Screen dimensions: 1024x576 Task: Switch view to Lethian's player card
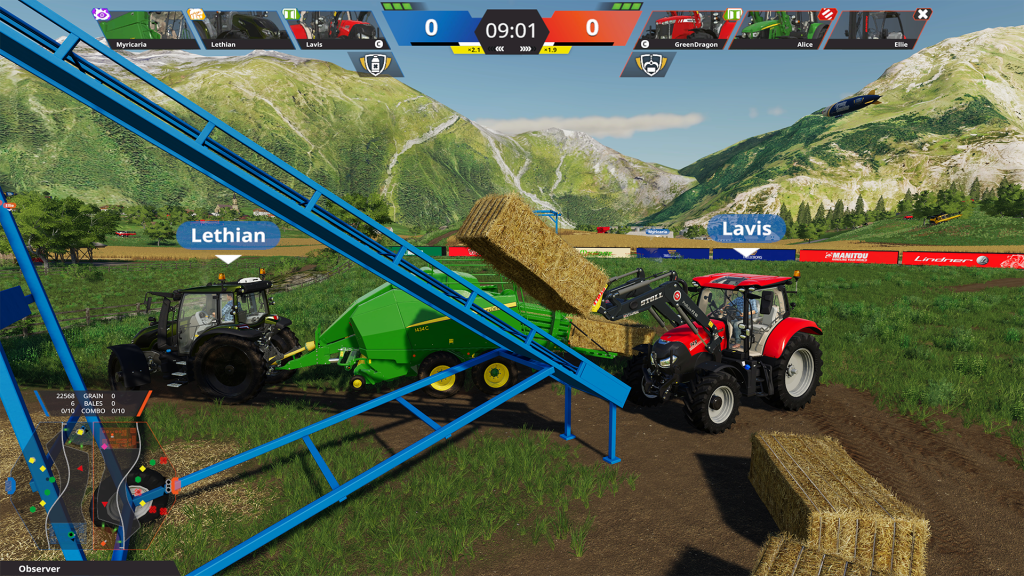240,29
